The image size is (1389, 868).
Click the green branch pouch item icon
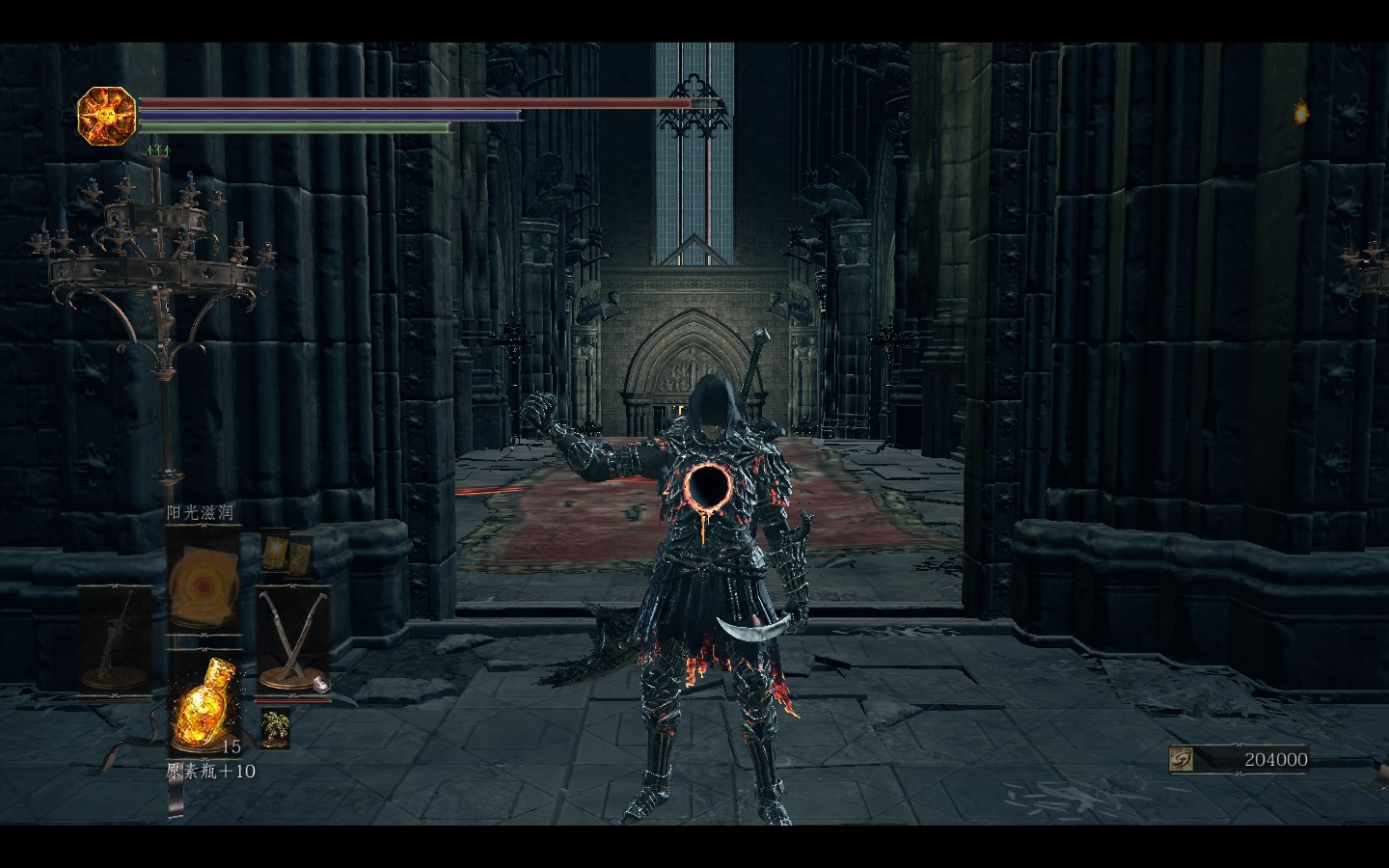point(276,726)
